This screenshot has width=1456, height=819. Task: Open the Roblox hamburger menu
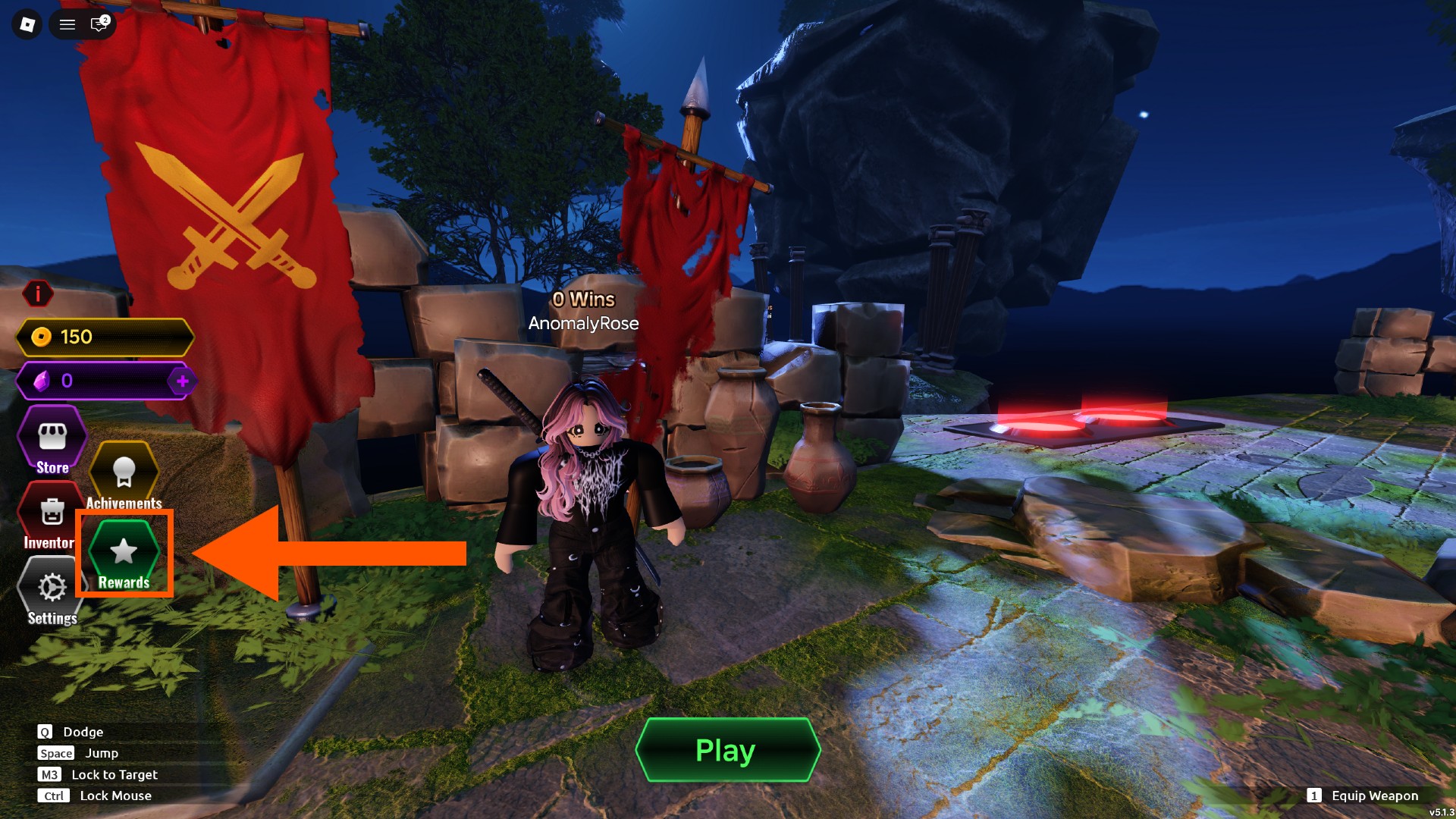[67, 24]
